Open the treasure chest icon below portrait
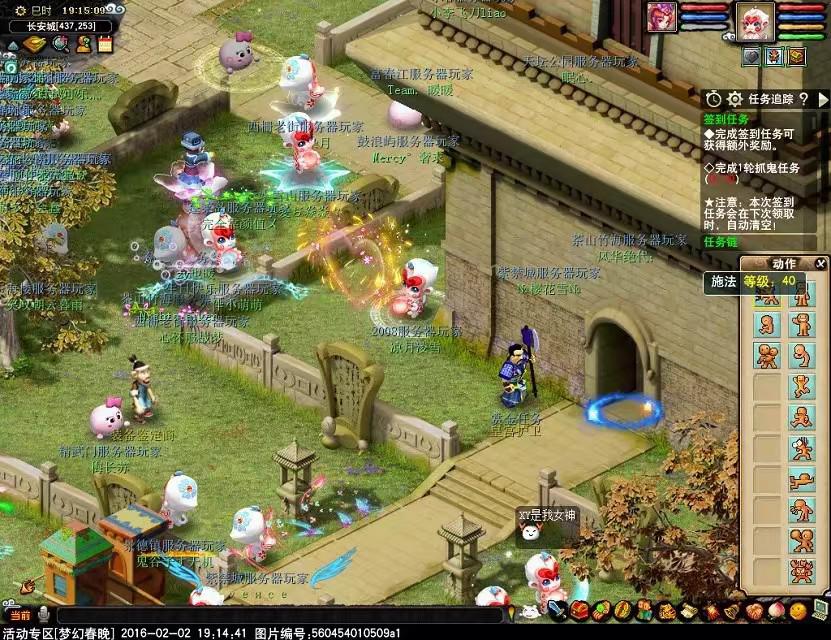 tap(796, 57)
